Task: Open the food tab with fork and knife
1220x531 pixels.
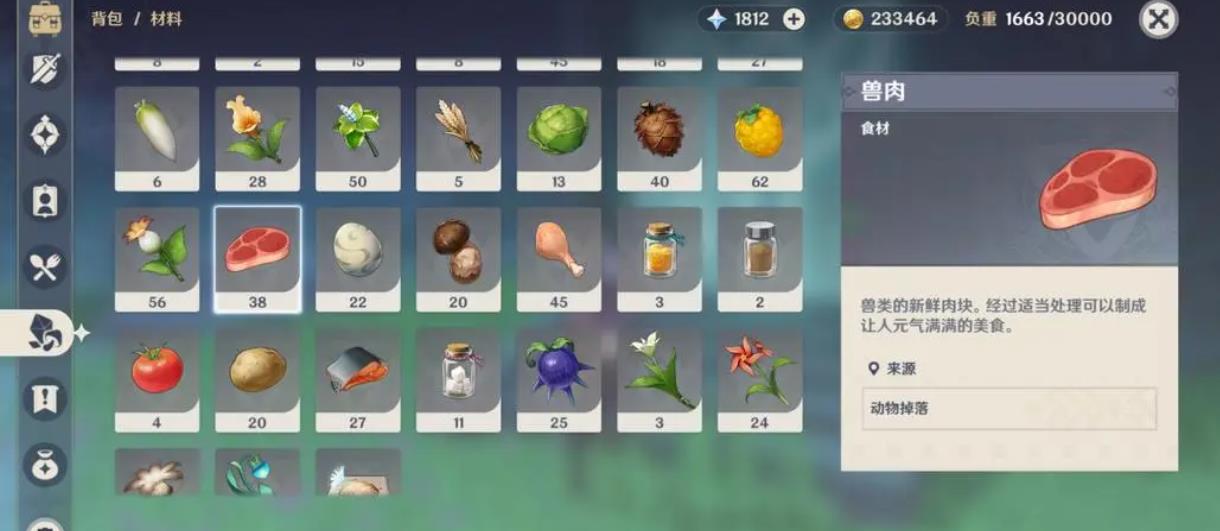Action: click(45, 267)
